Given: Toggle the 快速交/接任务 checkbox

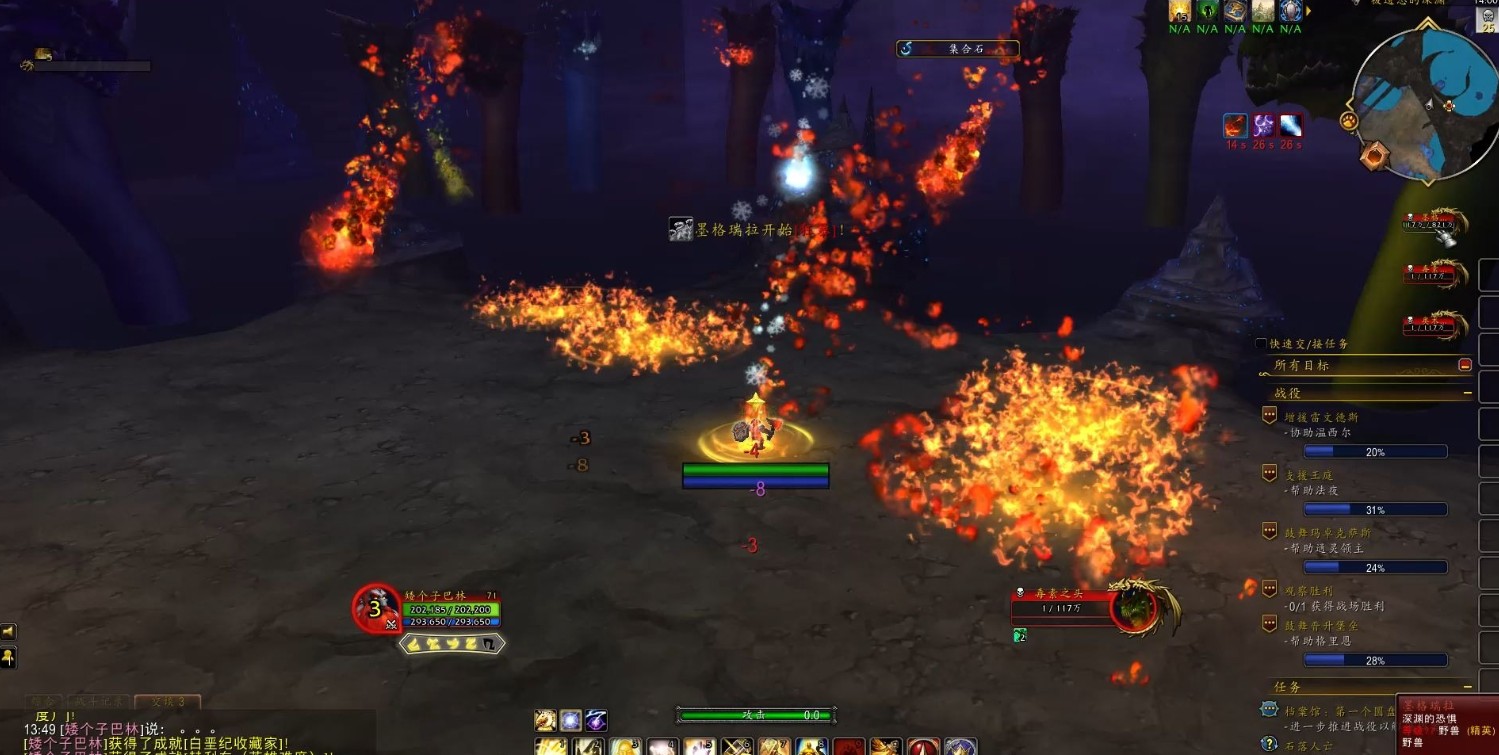Looking at the screenshot, I should pyautogui.click(x=1262, y=344).
